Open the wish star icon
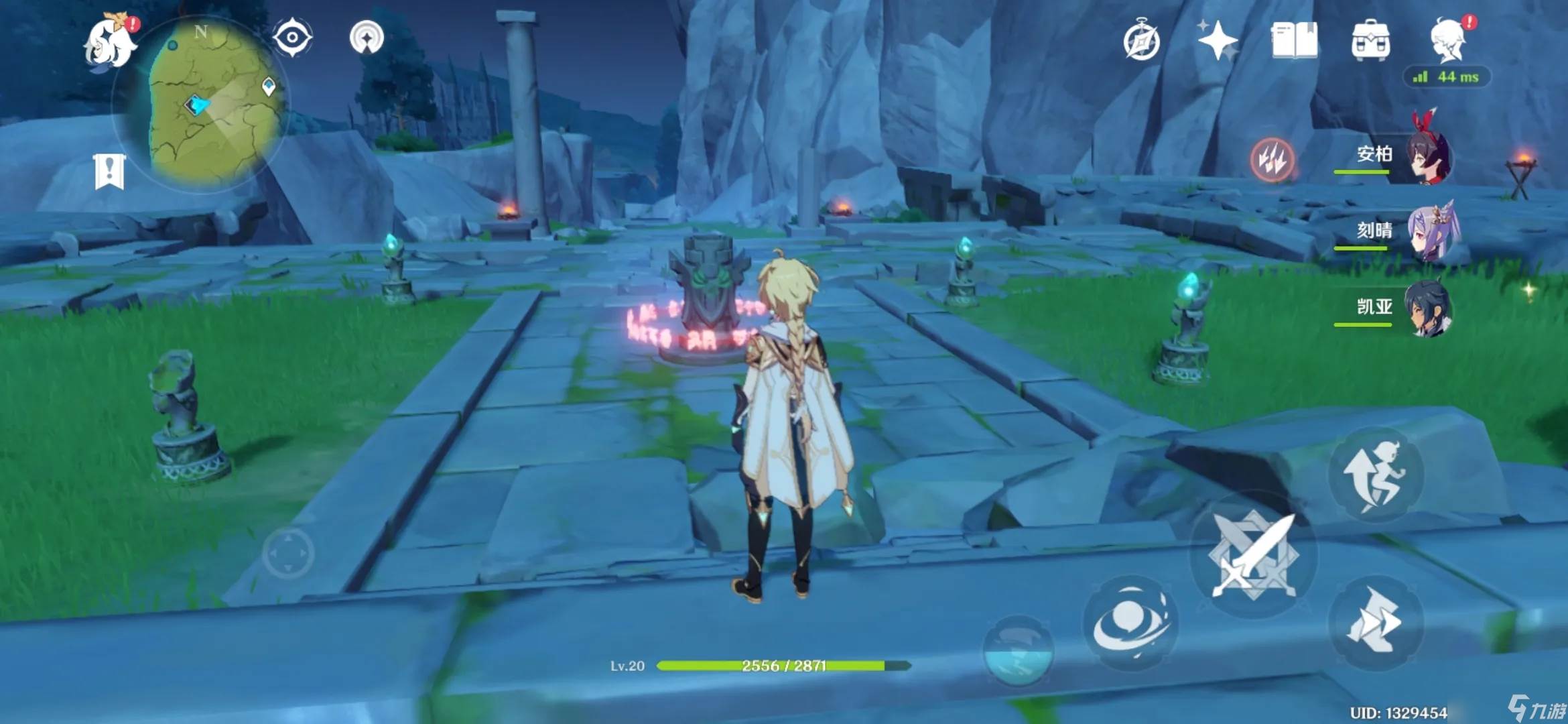This screenshot has height=724, width=1568. click(x=1218, y=40)
